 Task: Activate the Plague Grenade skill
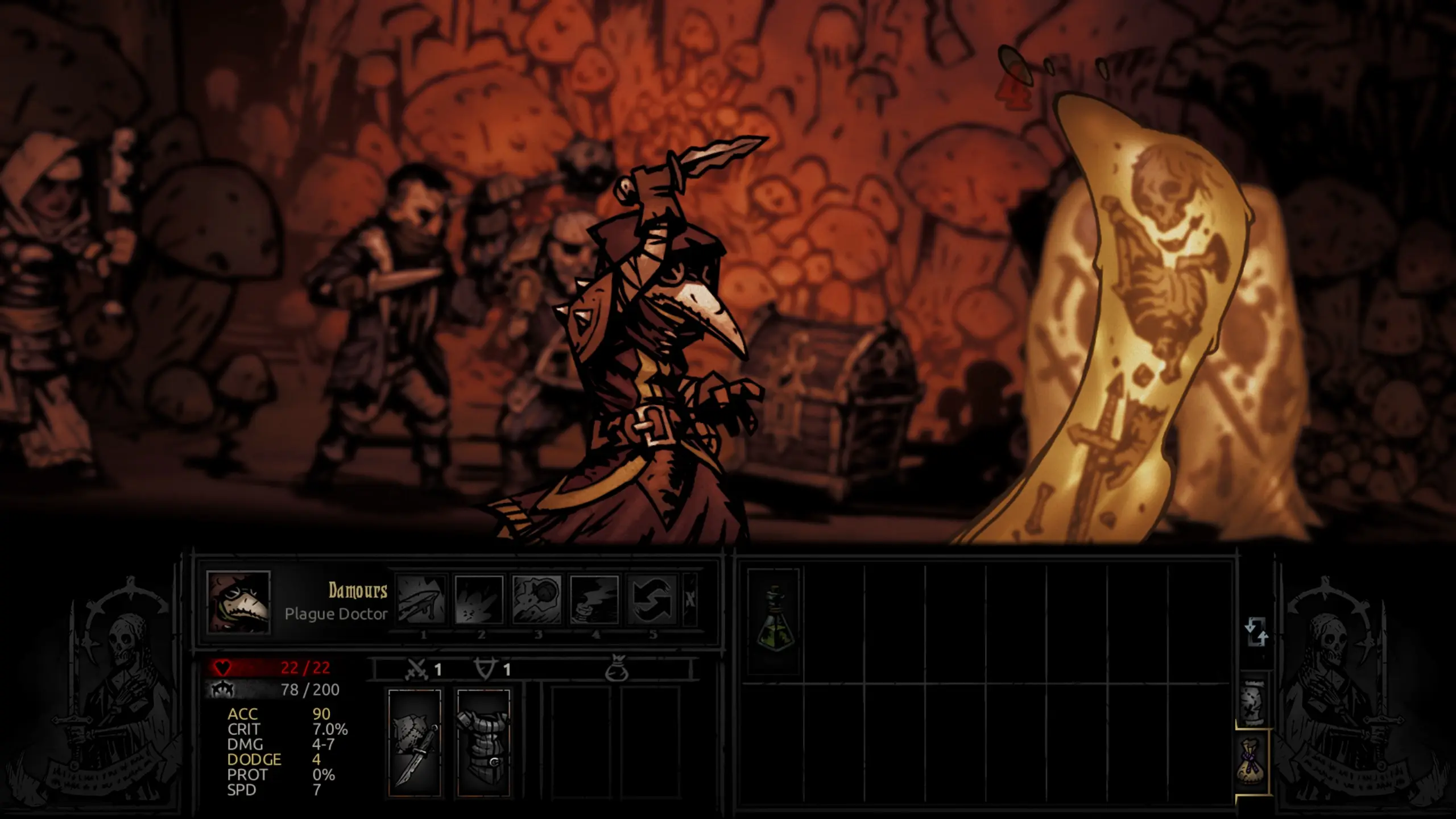537,600
